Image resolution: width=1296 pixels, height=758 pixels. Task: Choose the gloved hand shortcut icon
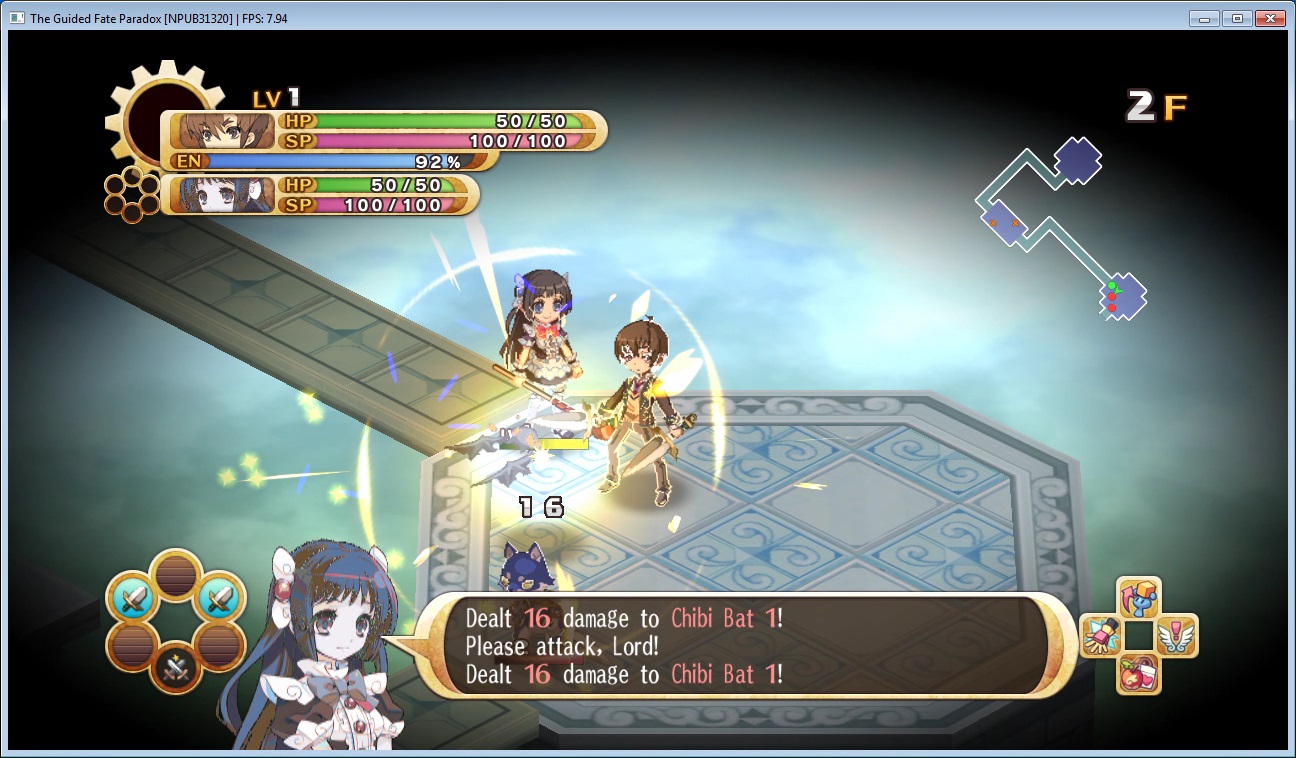click(1102, 636)
